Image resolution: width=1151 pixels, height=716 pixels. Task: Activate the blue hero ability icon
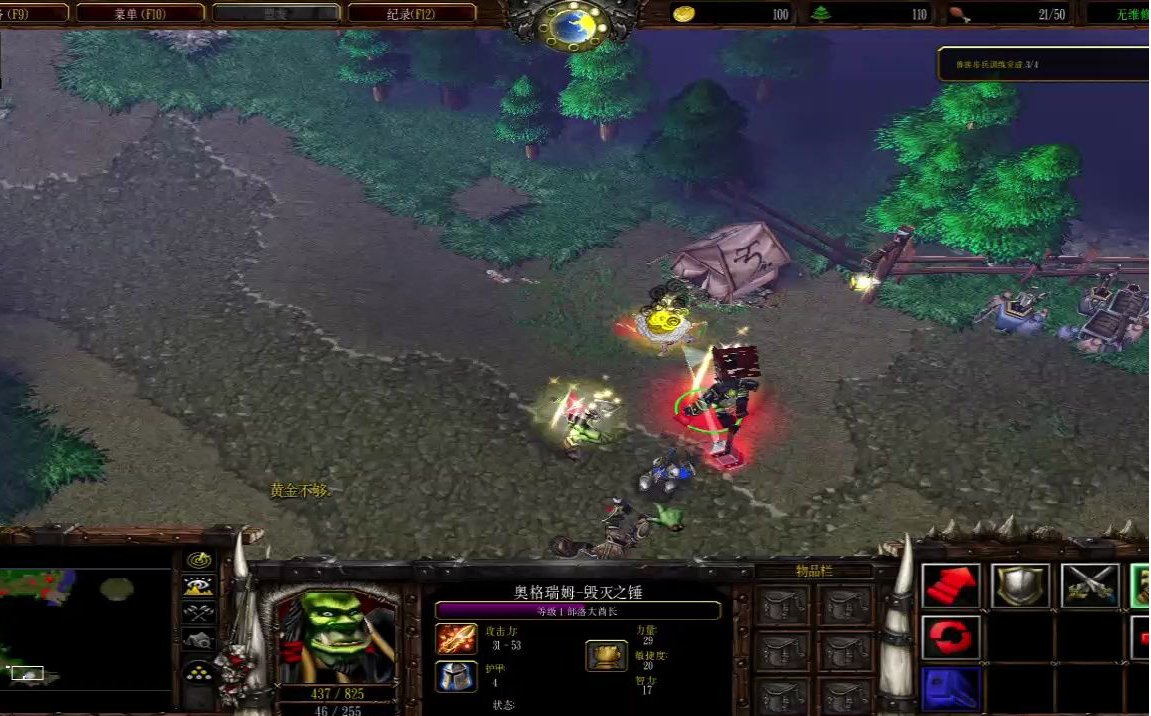pos(950,688)
